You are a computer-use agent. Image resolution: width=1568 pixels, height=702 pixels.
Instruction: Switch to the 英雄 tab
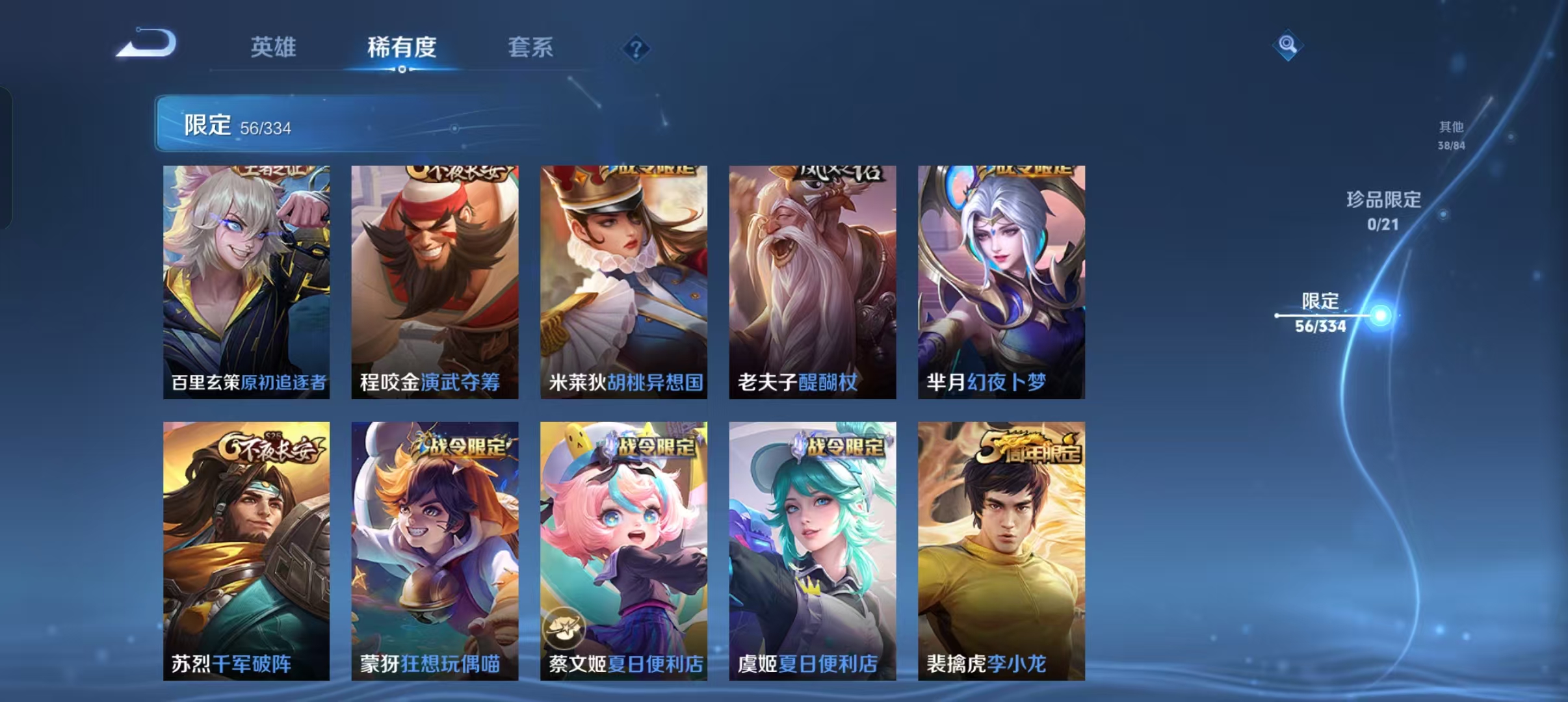pos(274,47)
